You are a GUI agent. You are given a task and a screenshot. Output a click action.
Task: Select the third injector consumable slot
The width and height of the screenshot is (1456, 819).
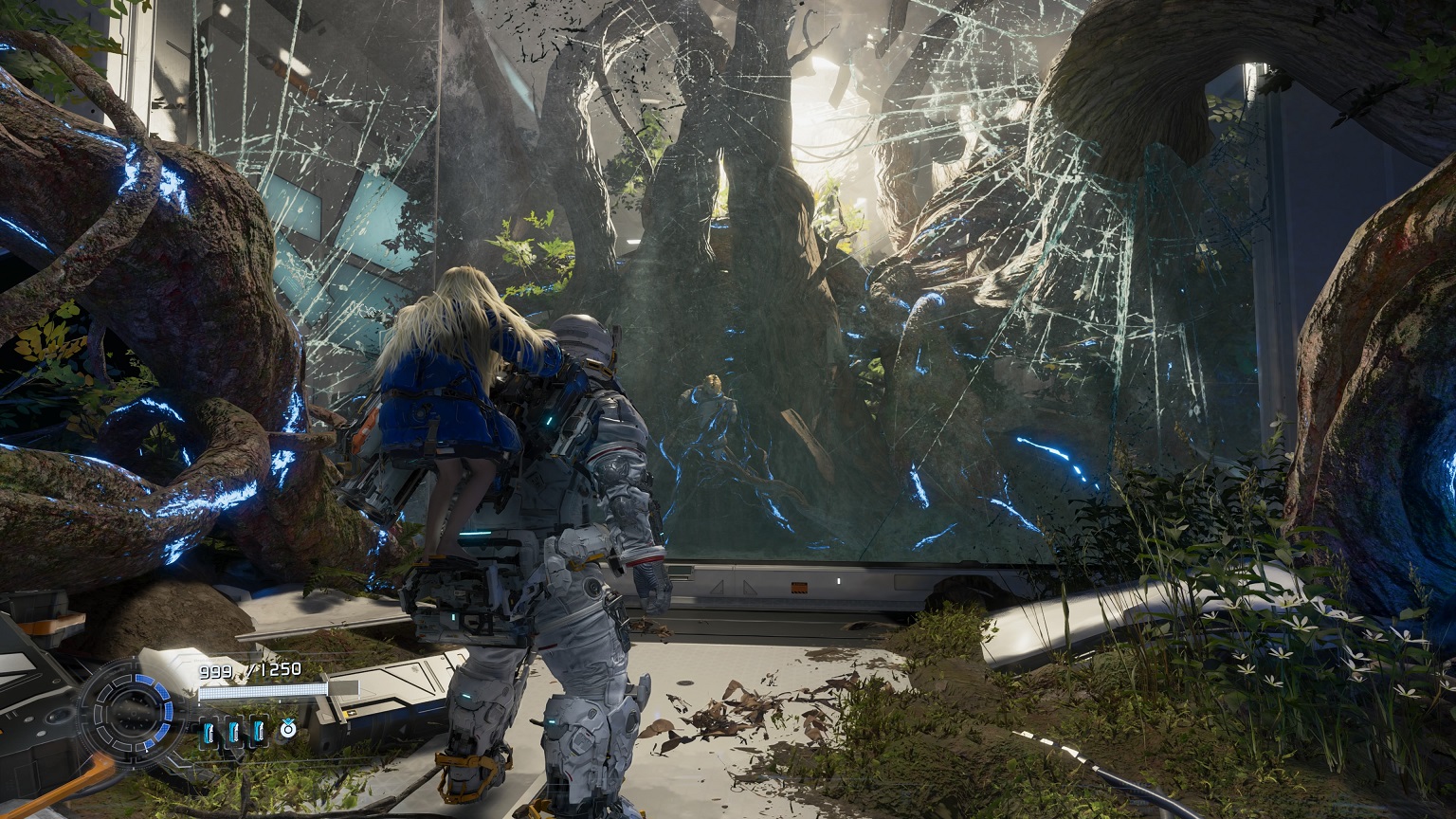tap(261, 733)
